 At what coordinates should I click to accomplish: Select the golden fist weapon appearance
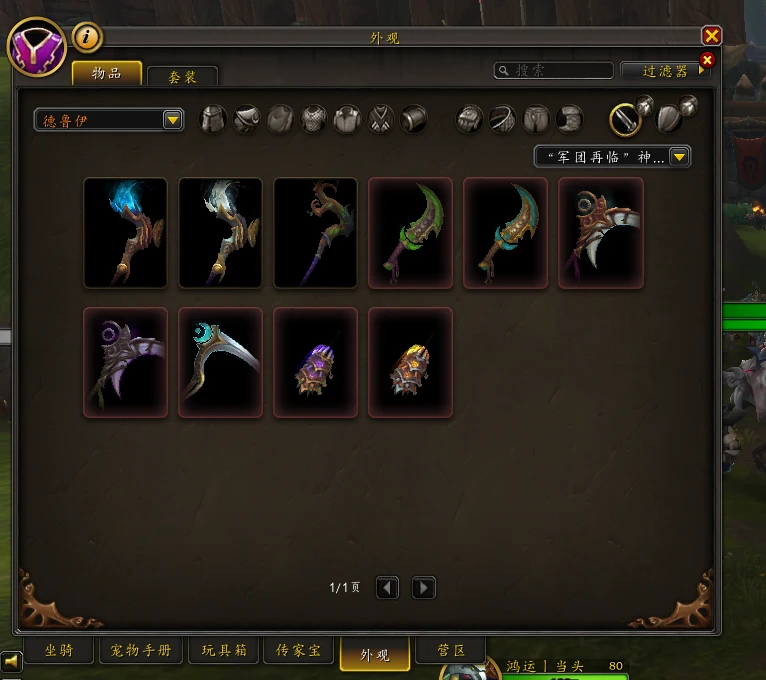[410, 362]
